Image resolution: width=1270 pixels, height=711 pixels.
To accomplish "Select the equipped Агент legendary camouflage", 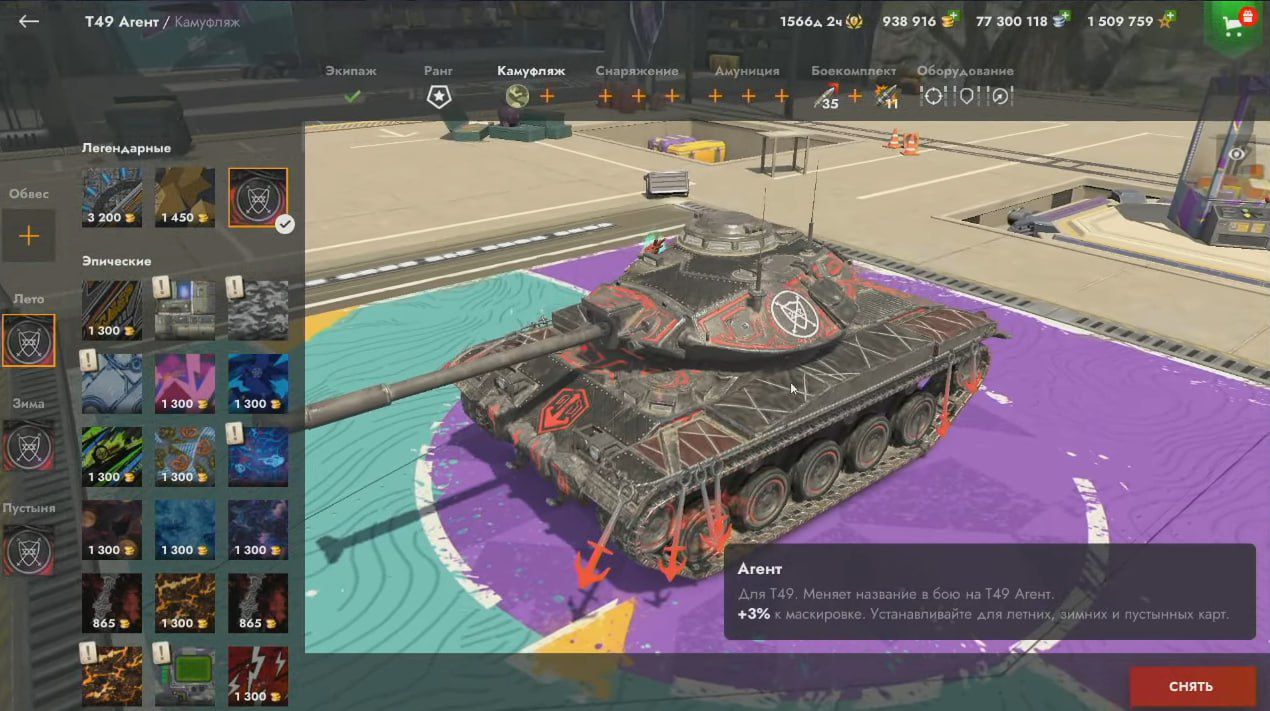I will coord(258,197).
